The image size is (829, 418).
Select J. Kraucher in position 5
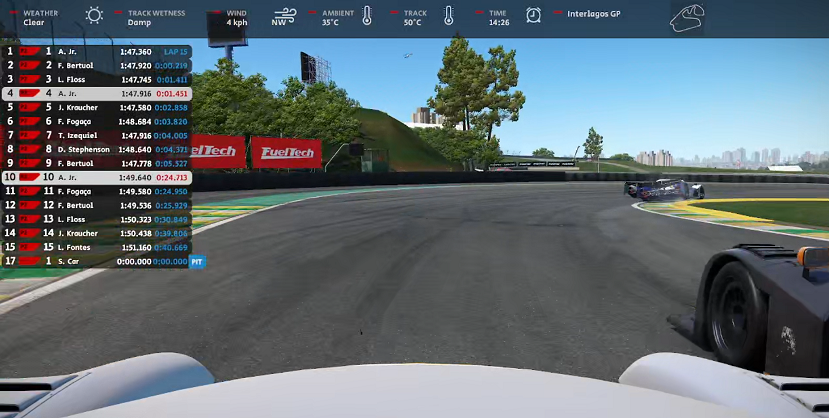[96, 107]
